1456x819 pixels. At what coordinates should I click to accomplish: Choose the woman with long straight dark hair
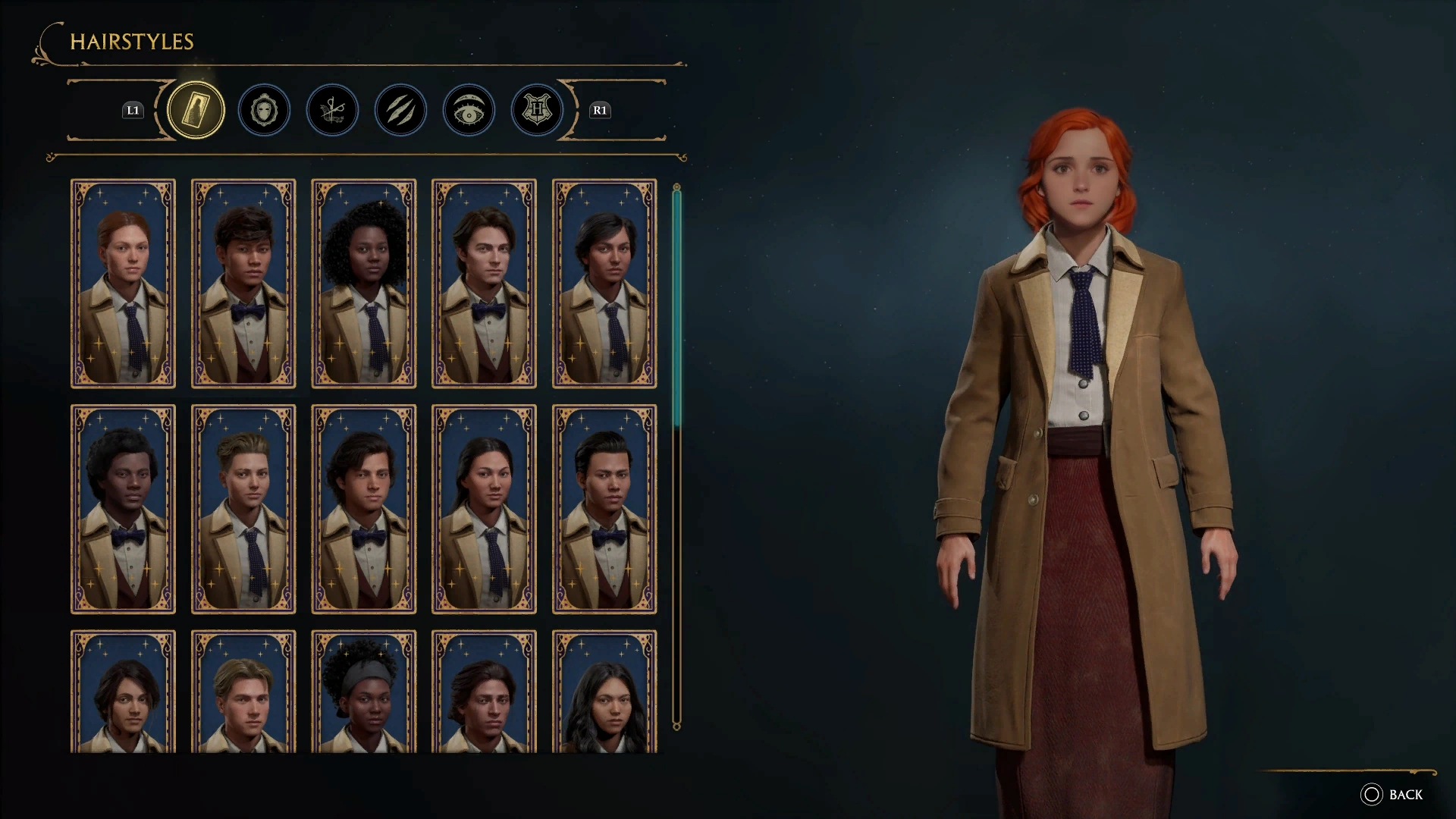484,509
